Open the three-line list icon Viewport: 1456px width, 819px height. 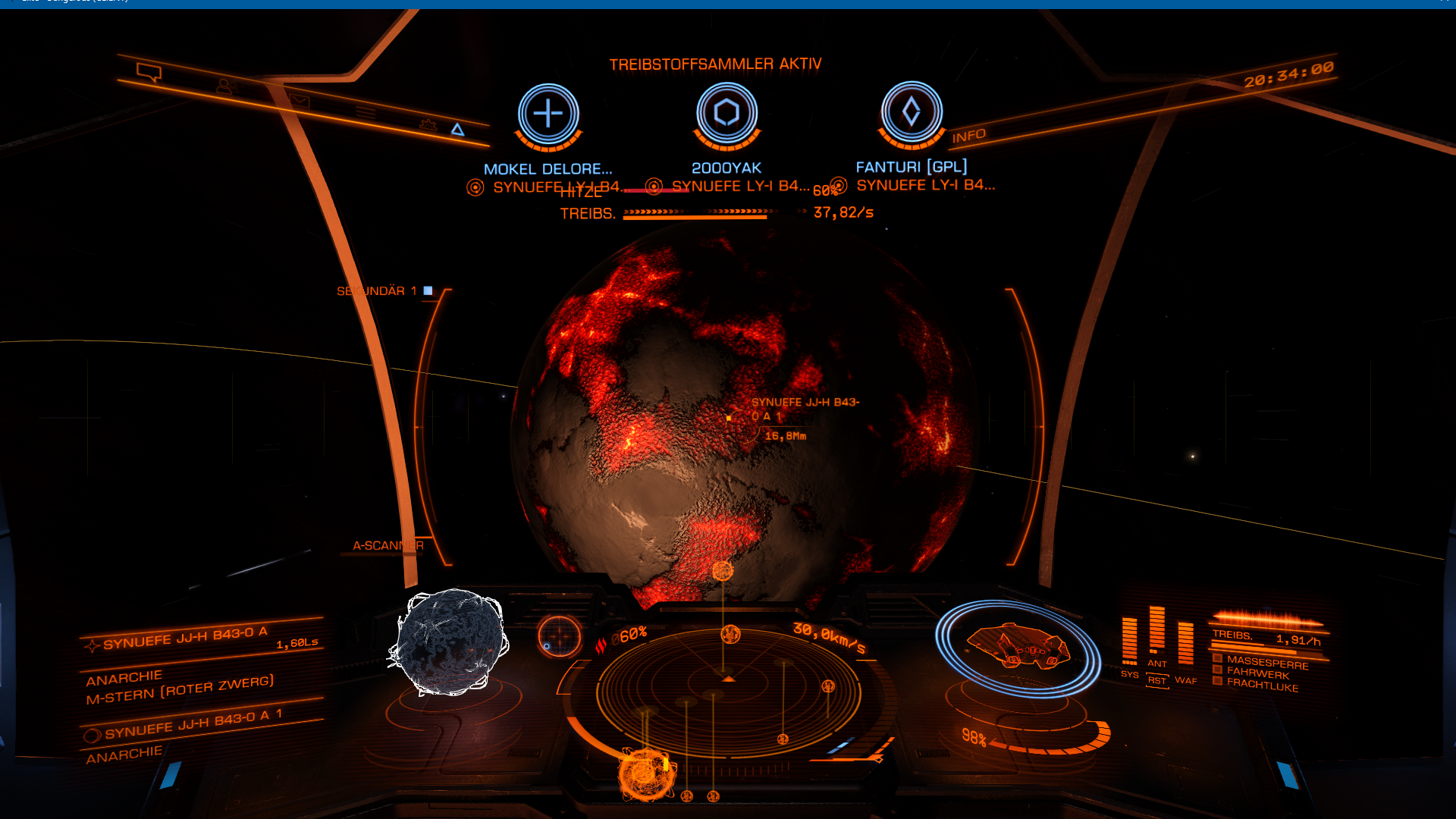point(366,113)
